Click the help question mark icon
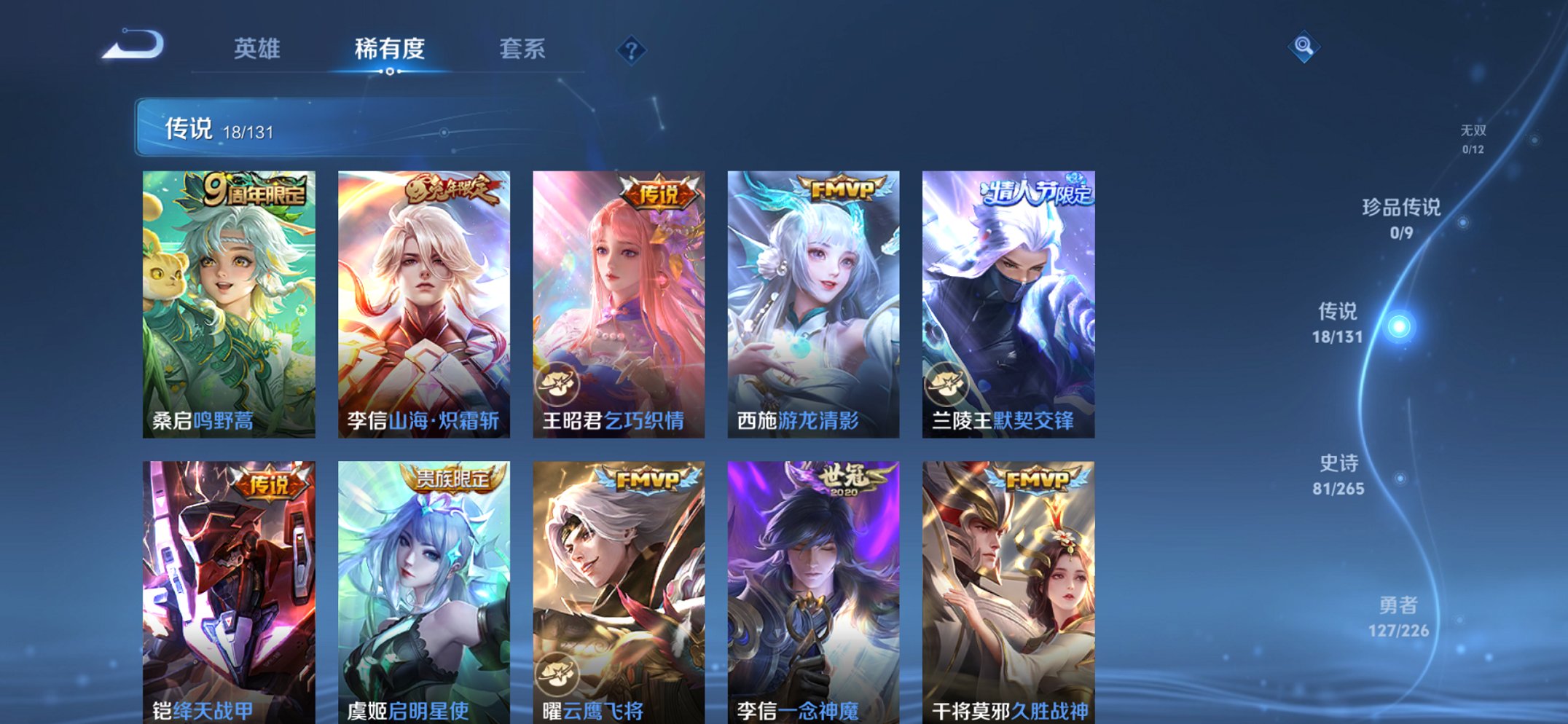1568x724 pixels. 632,50
